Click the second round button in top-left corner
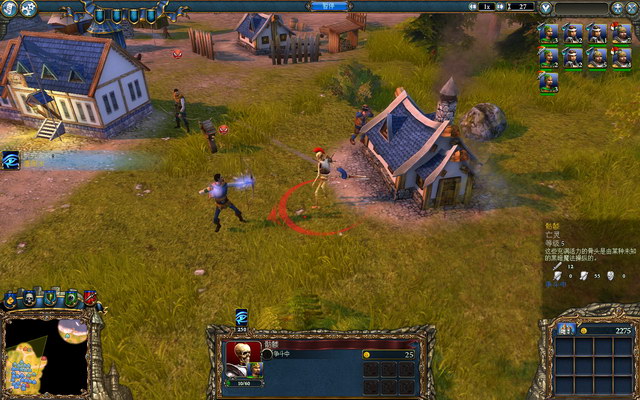 27,8
